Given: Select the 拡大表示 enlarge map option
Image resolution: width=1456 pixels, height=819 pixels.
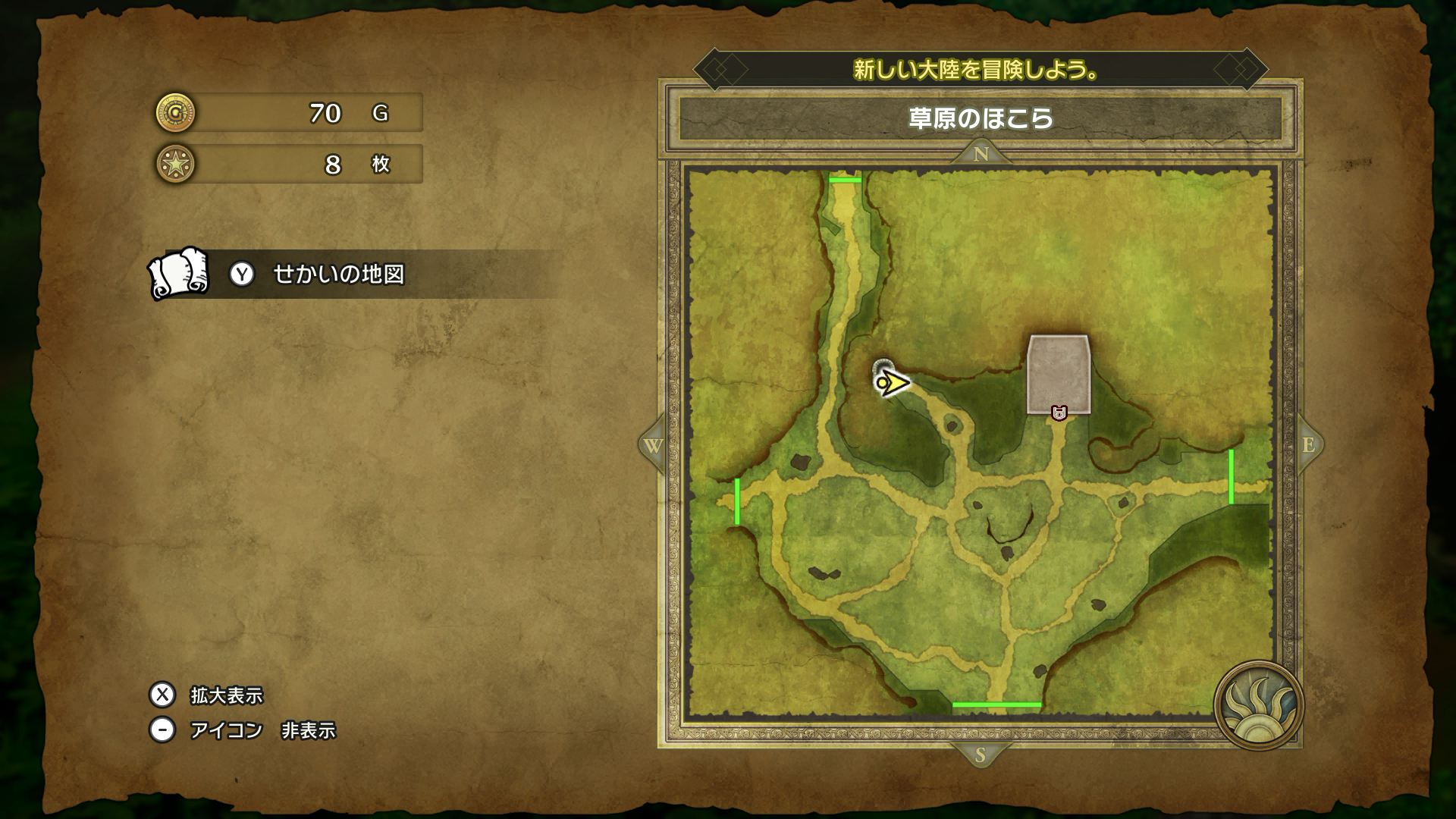Looking at the screenshot, I should 226,695.
